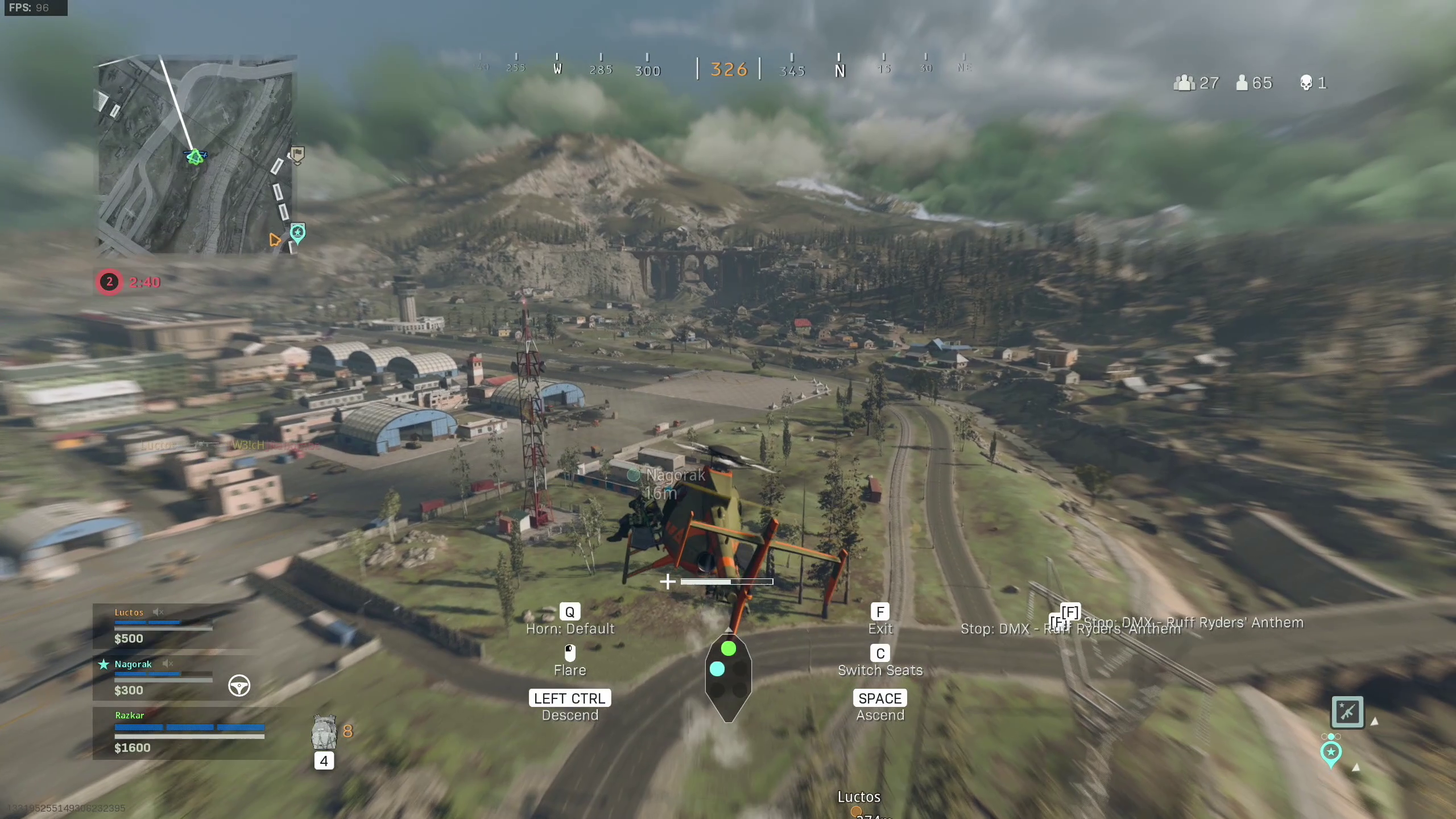Screen dimensions: 1456x819
Task: Select the Luctos squad member row
Action: pyautogui.click(x=164, y=626)
